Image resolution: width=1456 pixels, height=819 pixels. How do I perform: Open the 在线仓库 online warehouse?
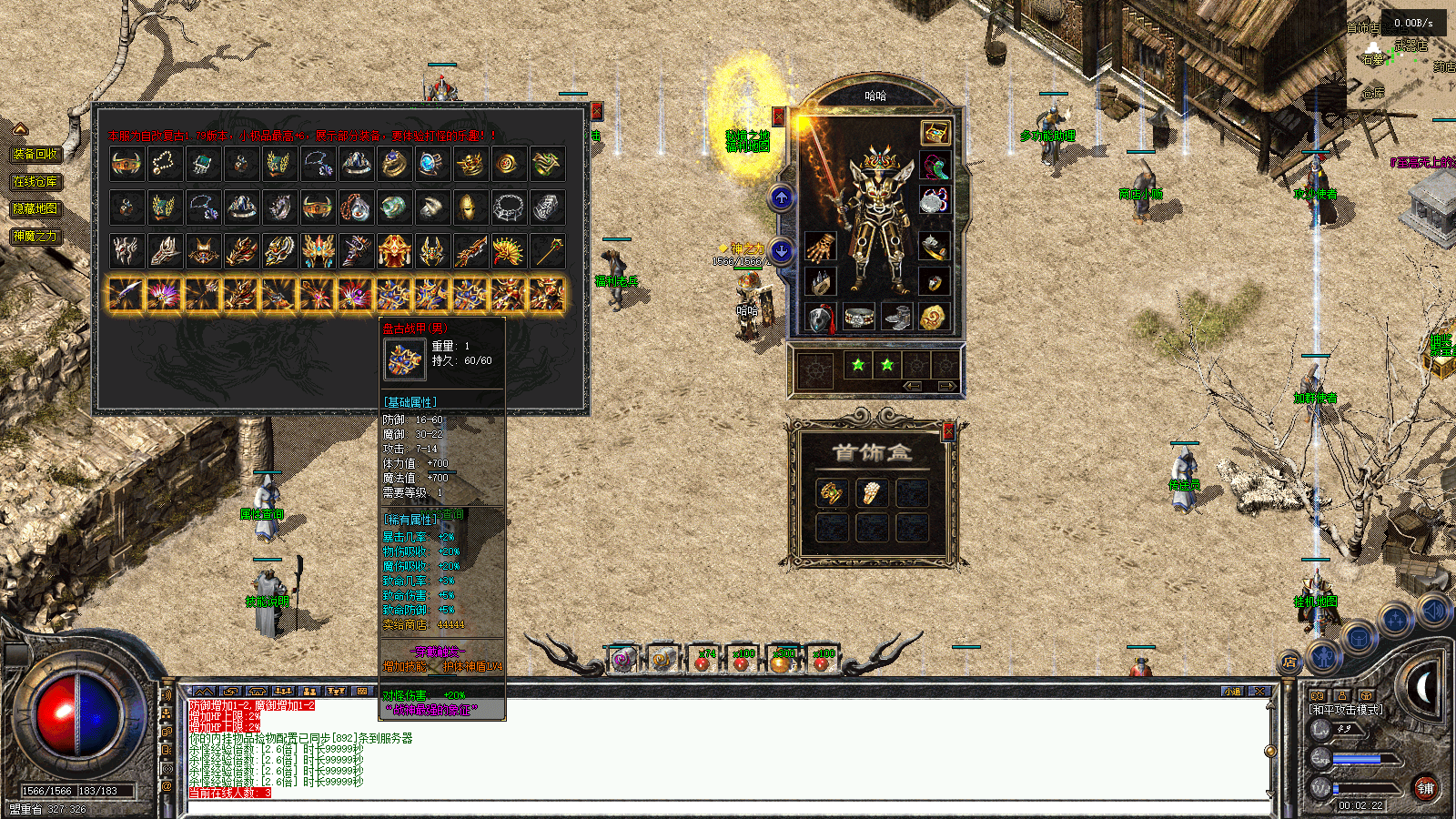35,182
